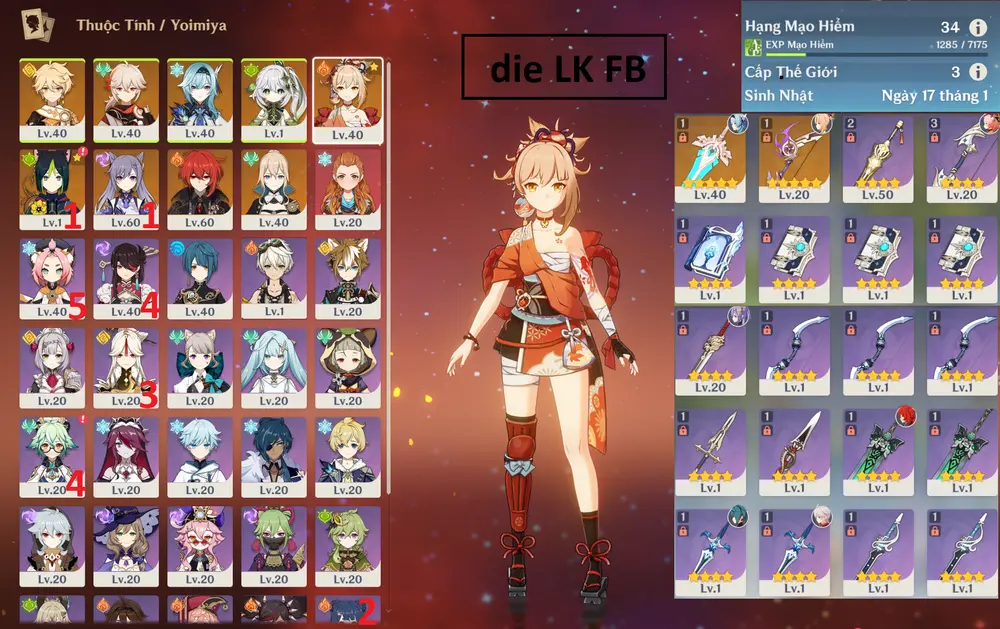Select Kazuha's character portrait
This screenshot has height=629, width=1000.
(126, 98)
